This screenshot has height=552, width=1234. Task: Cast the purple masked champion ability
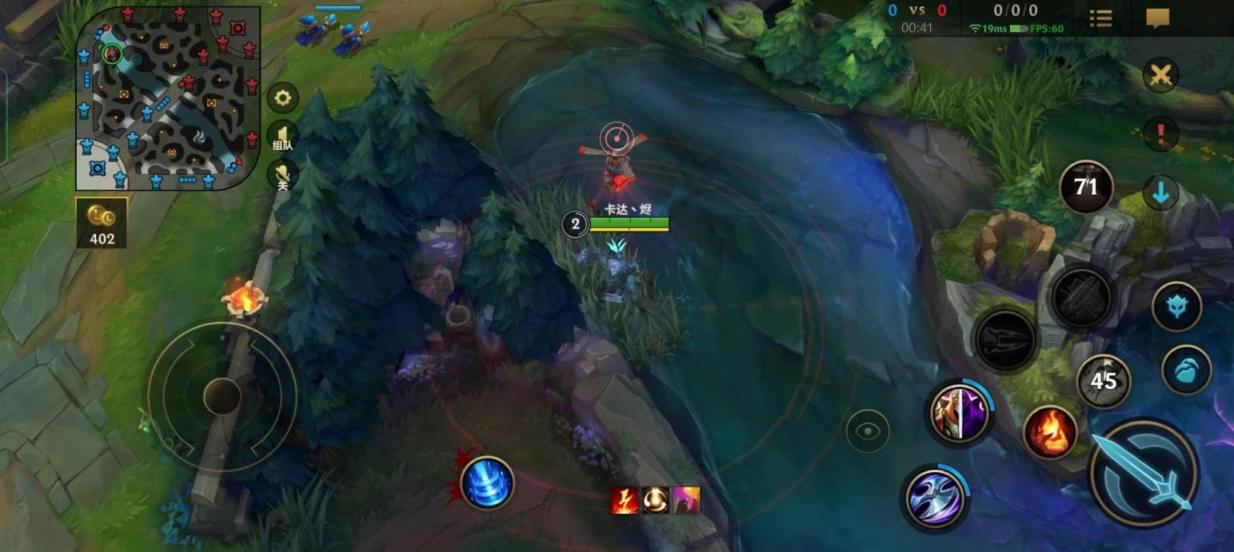(959, 413)
